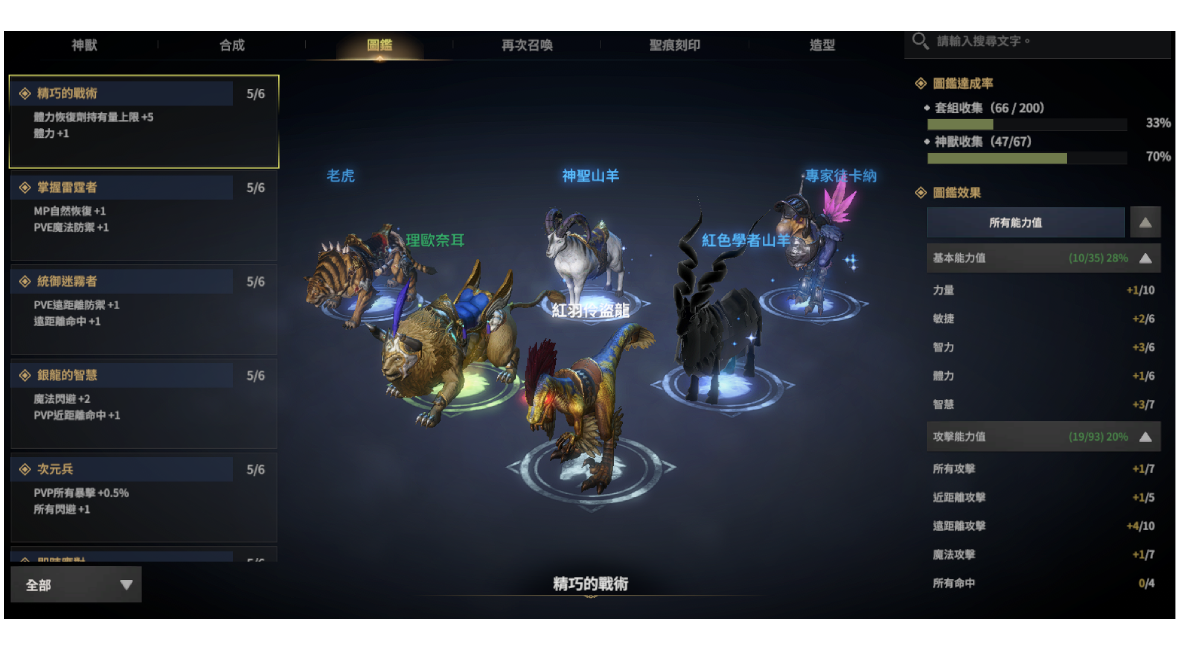Viewport: 1180px width, 650px height.
Task: Click the arrow button beside 所有能力值
Action: click(x=1145, y=222)
